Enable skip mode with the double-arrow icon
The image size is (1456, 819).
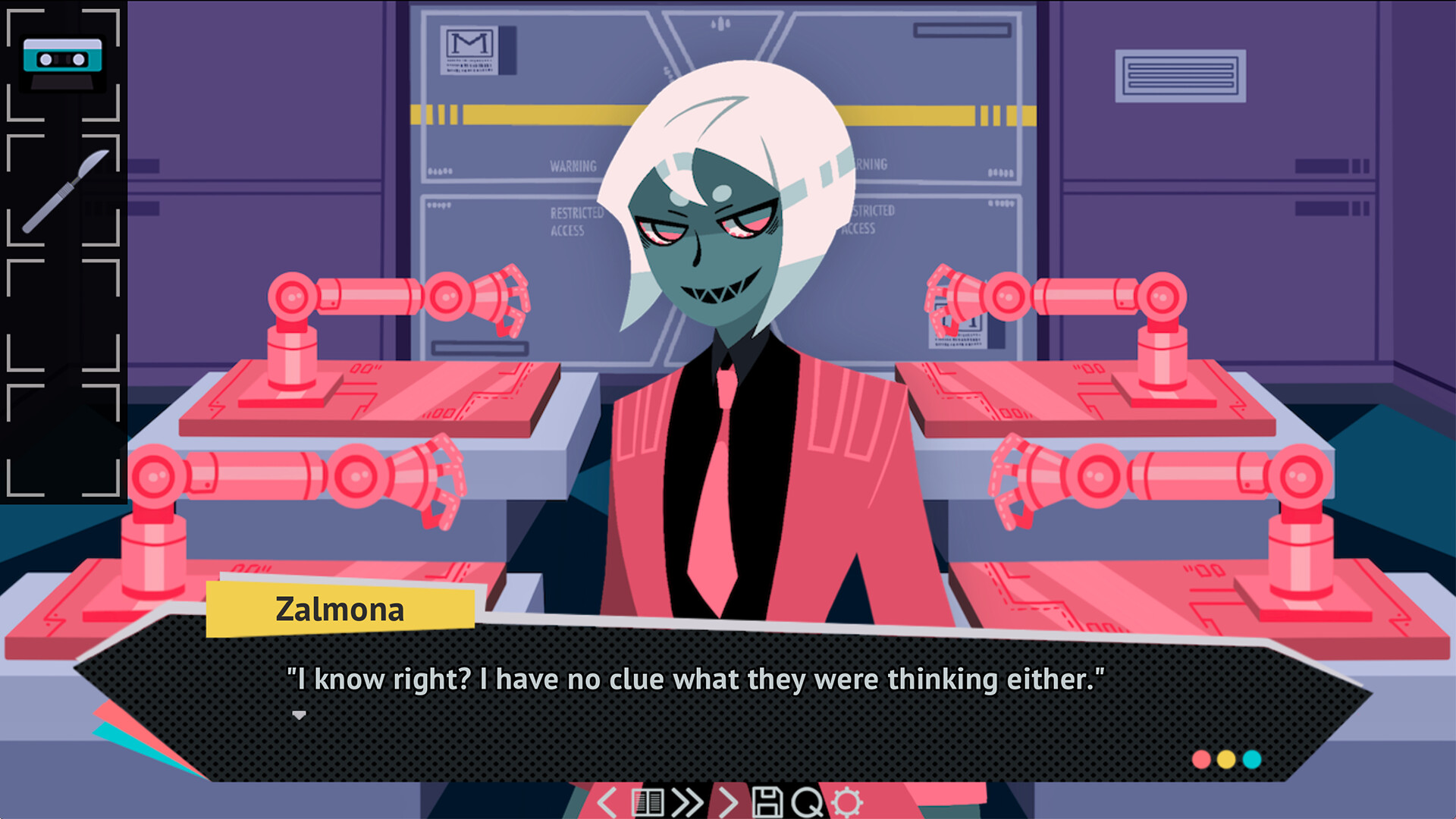687,802
